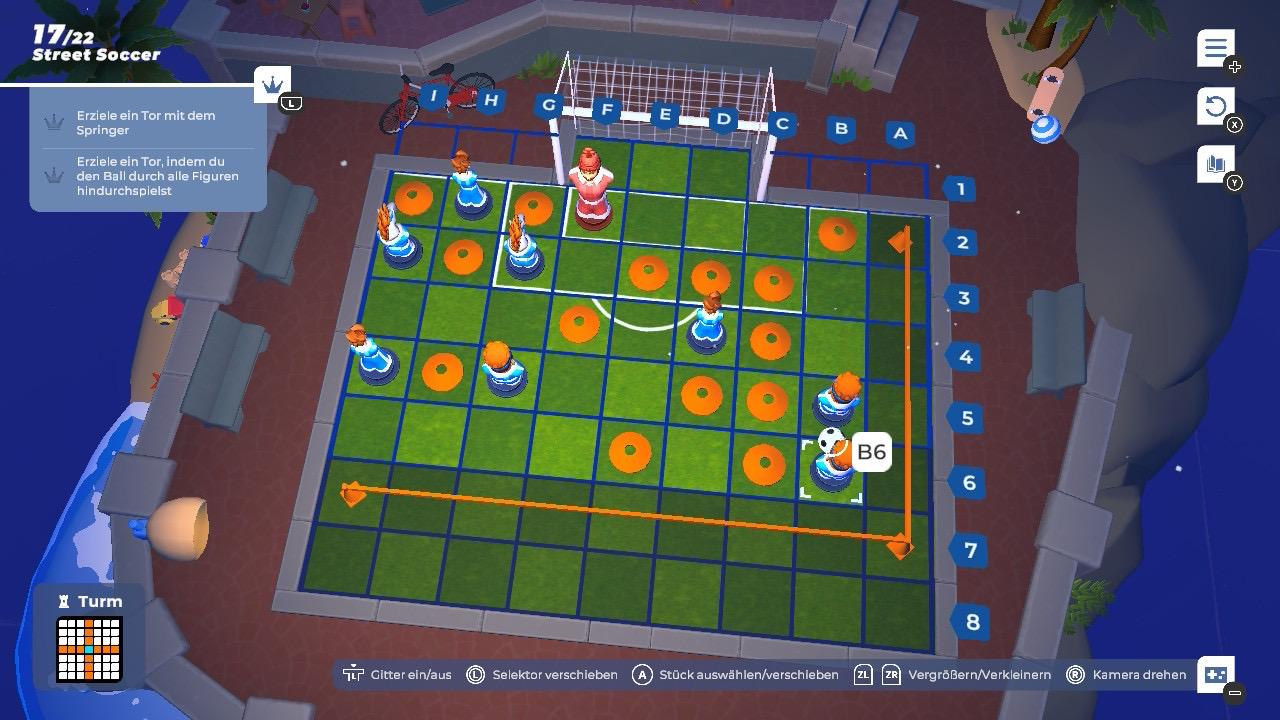Select the knight goal objective
The height and width of the screenshot is (720, 1280).
point(147,123)
